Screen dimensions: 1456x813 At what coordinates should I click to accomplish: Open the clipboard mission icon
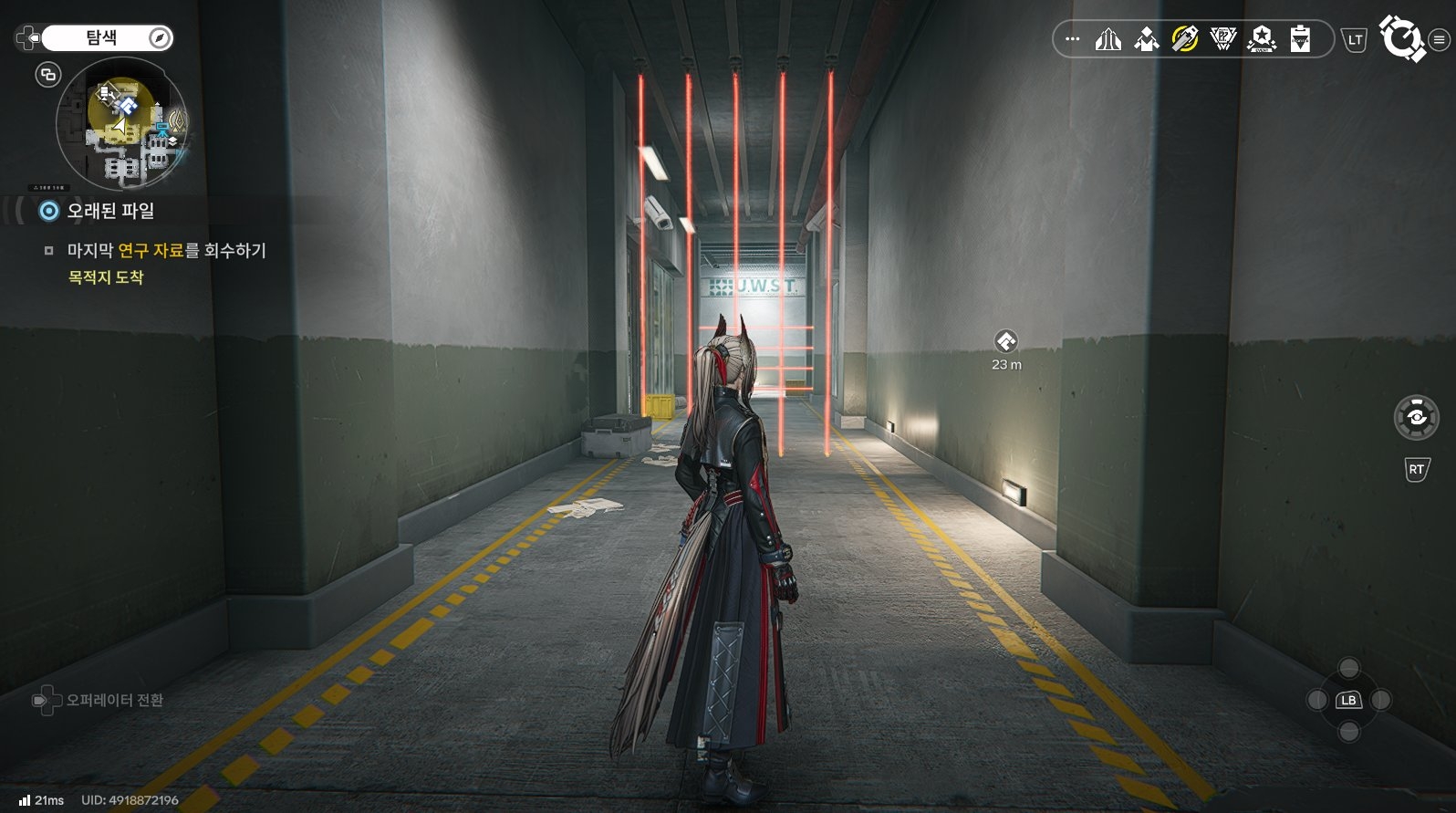[1300, 39]
